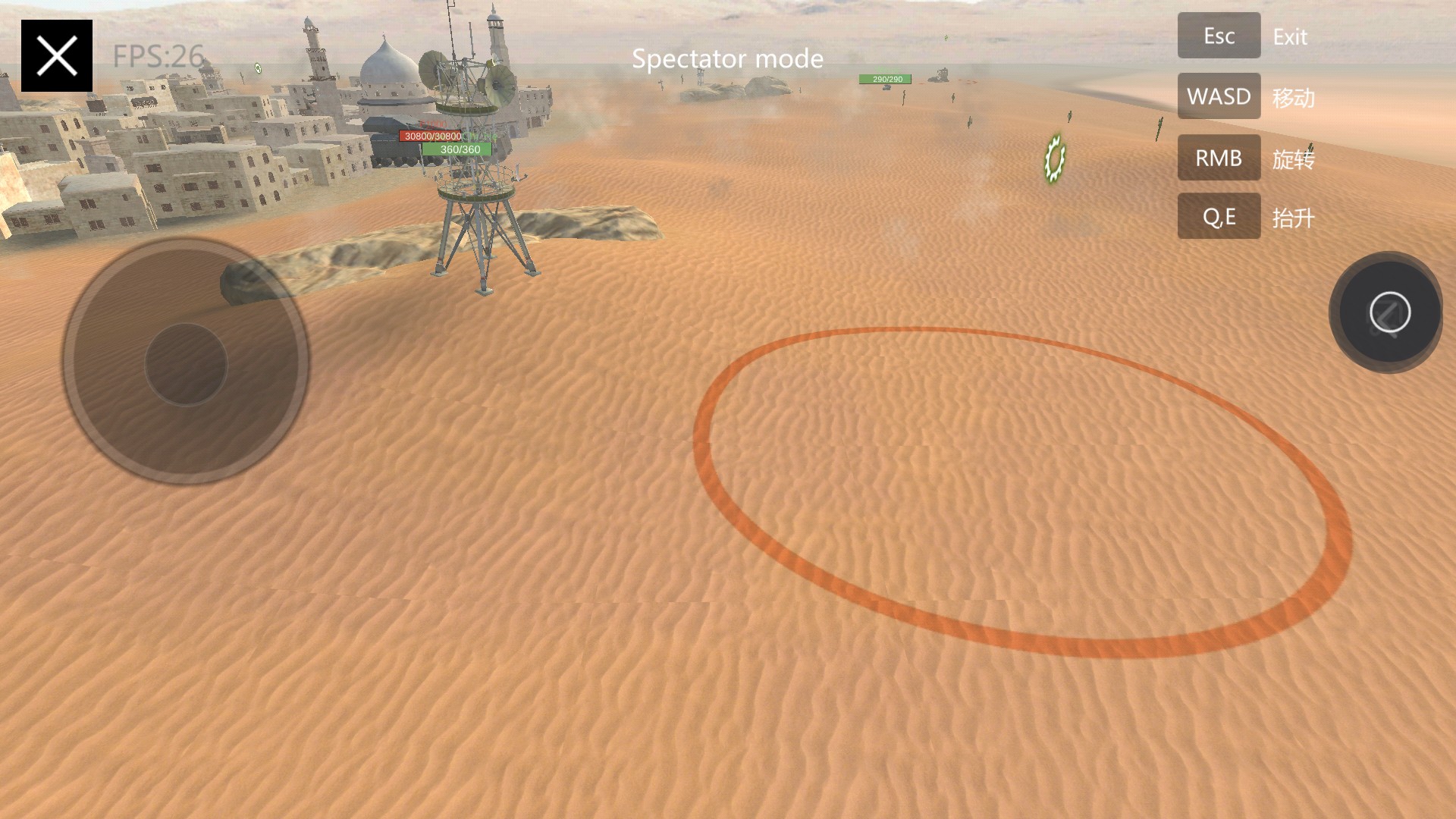Close spectator mode with the X button

click(57, 56)
